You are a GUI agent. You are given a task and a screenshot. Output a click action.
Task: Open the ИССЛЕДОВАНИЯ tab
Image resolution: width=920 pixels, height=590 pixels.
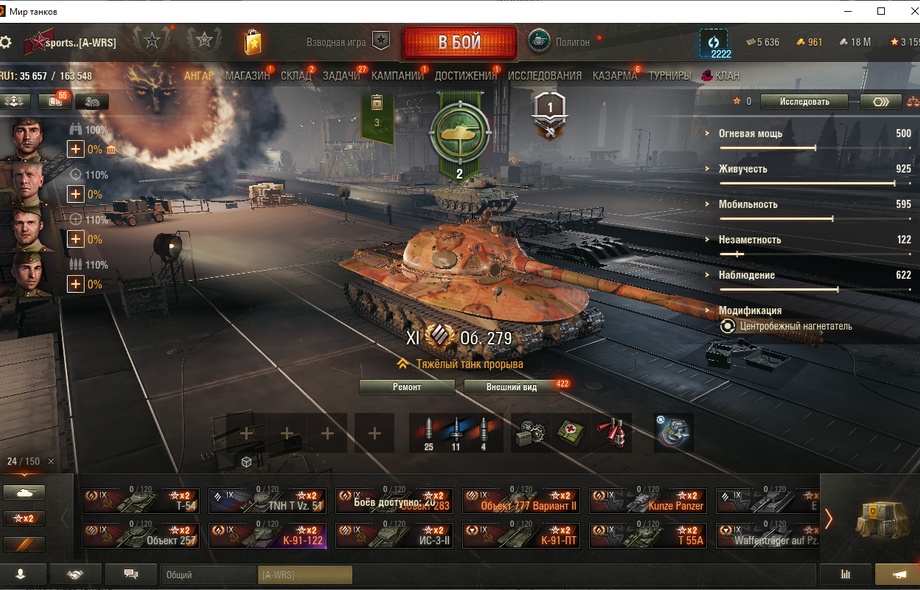[544, 76]
